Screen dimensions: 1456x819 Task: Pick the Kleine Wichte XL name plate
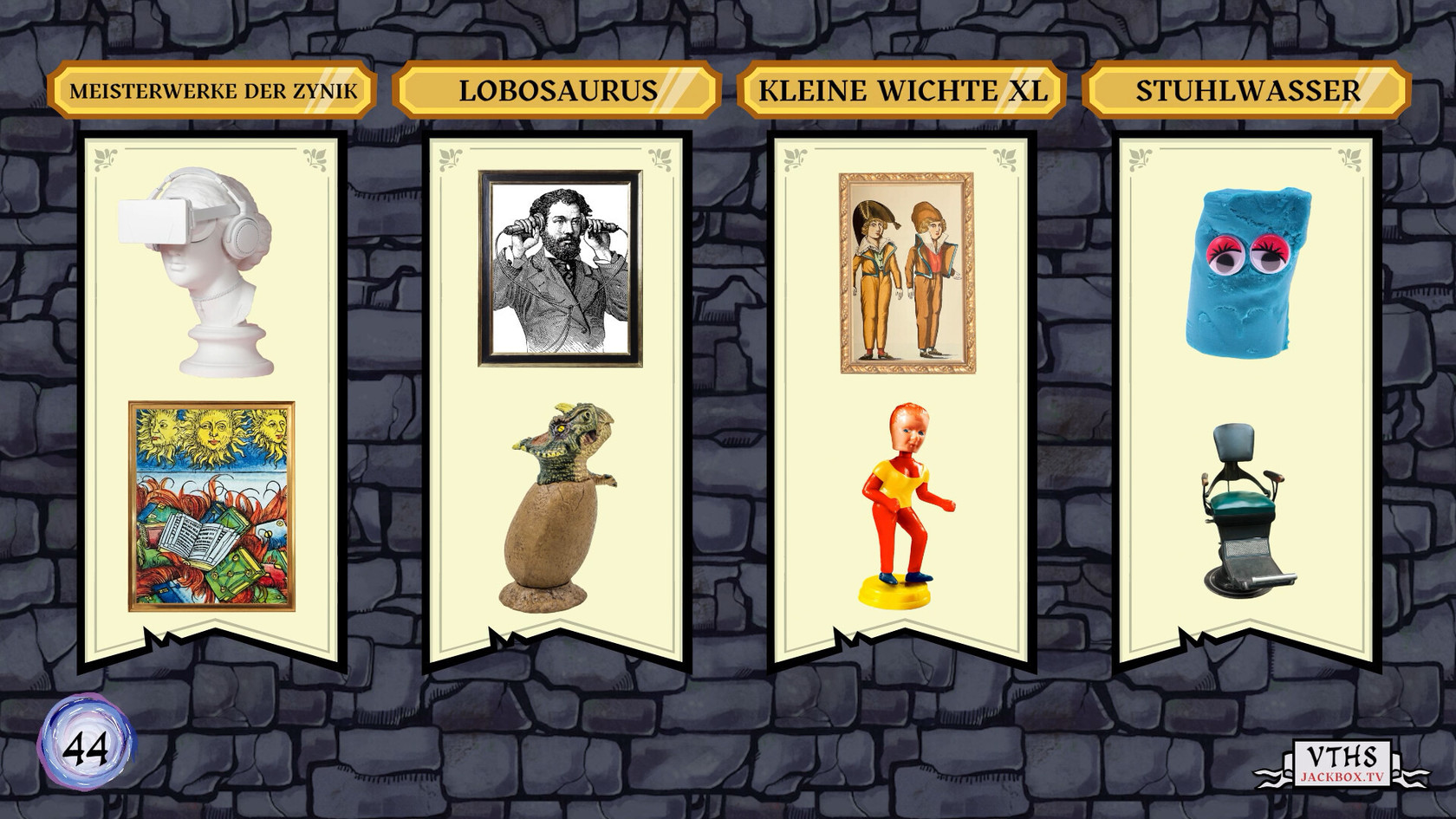coord(901,90)
